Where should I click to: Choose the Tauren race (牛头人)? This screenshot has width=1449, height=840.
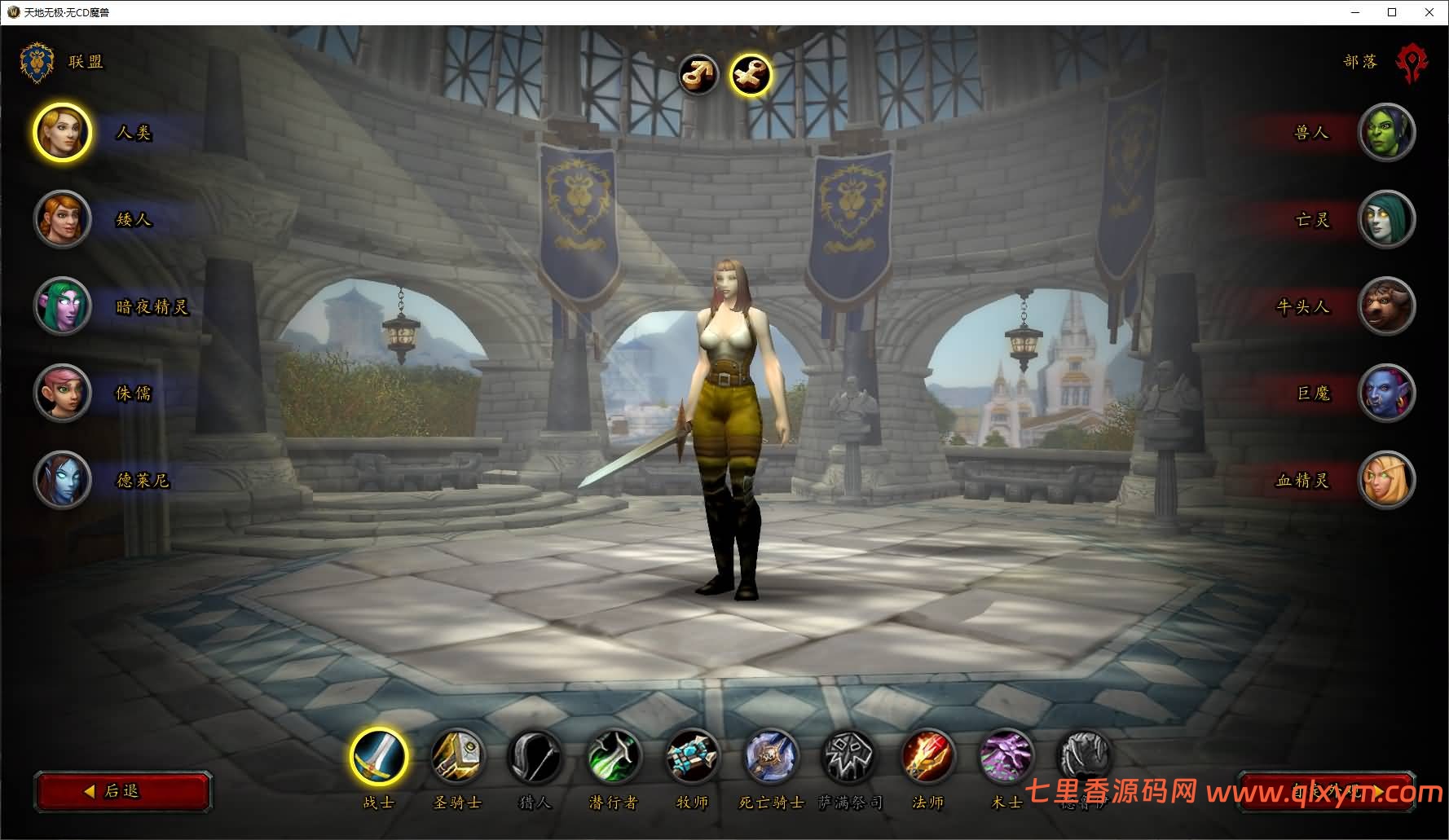(1386, 306)
